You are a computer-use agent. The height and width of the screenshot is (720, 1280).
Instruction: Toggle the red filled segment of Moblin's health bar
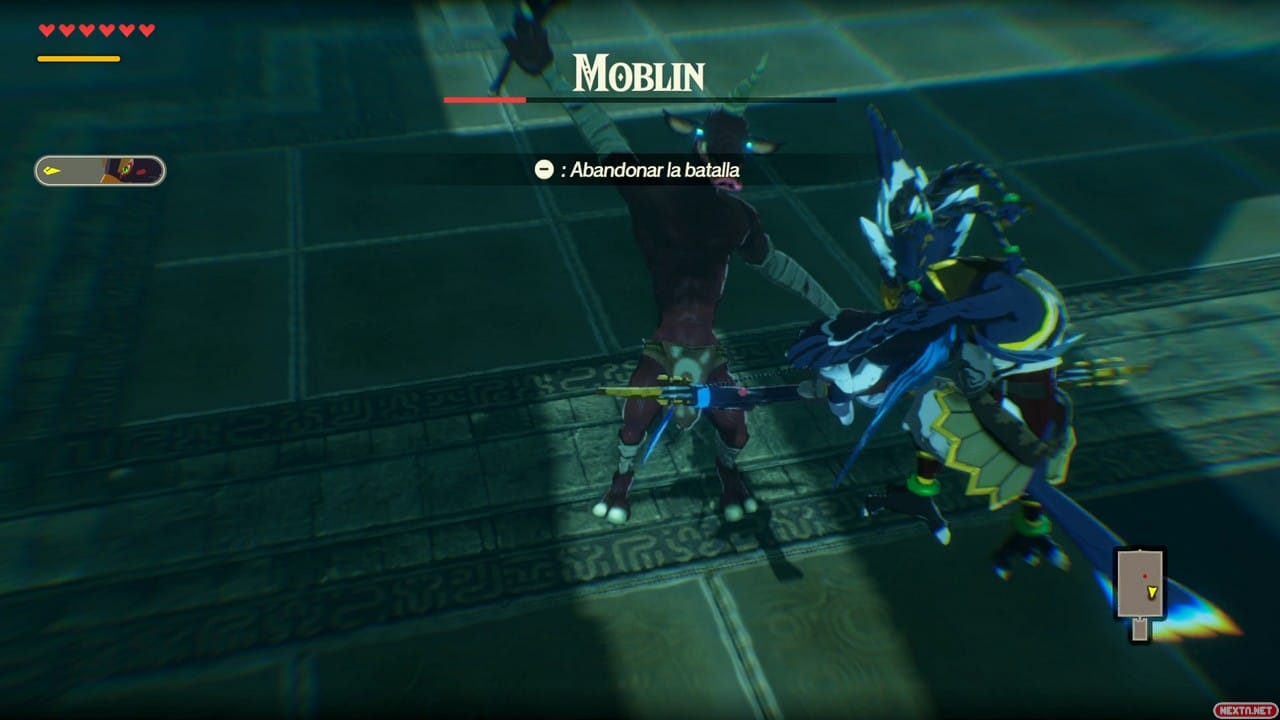(484, 100)
